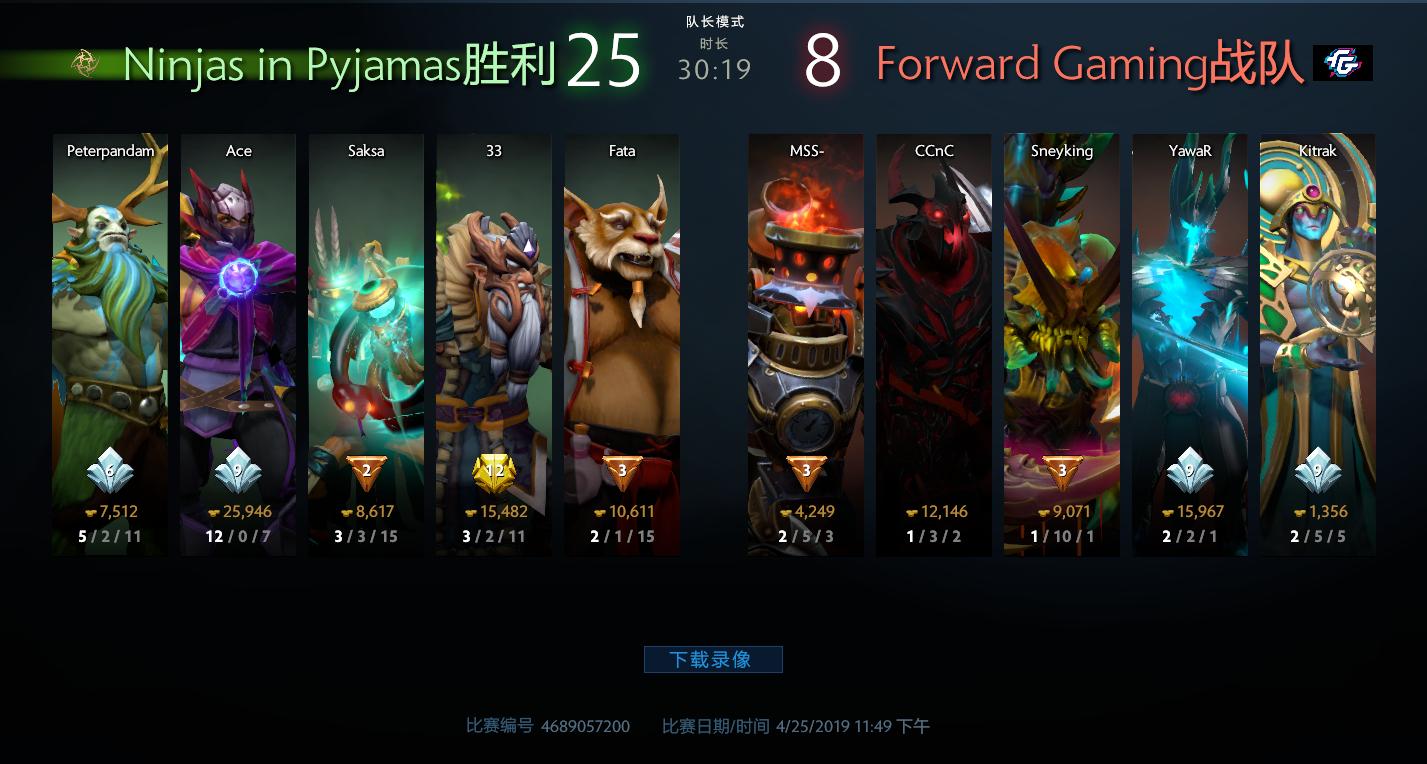Click the score 25 for Ninjas in Pyjamas

pyautogui.click(x=606, y=60)
